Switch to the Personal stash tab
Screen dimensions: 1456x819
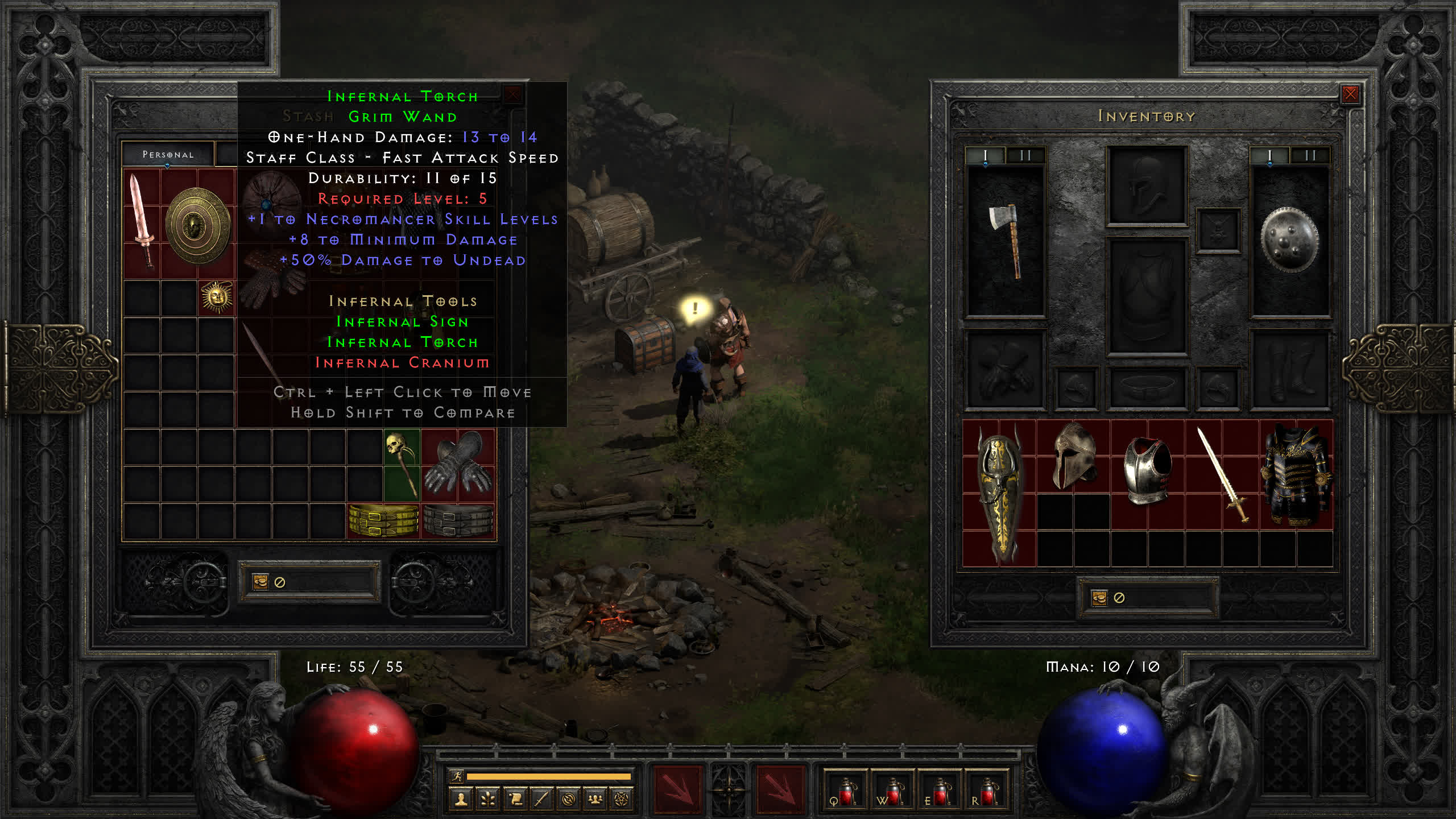coord(168,155)
